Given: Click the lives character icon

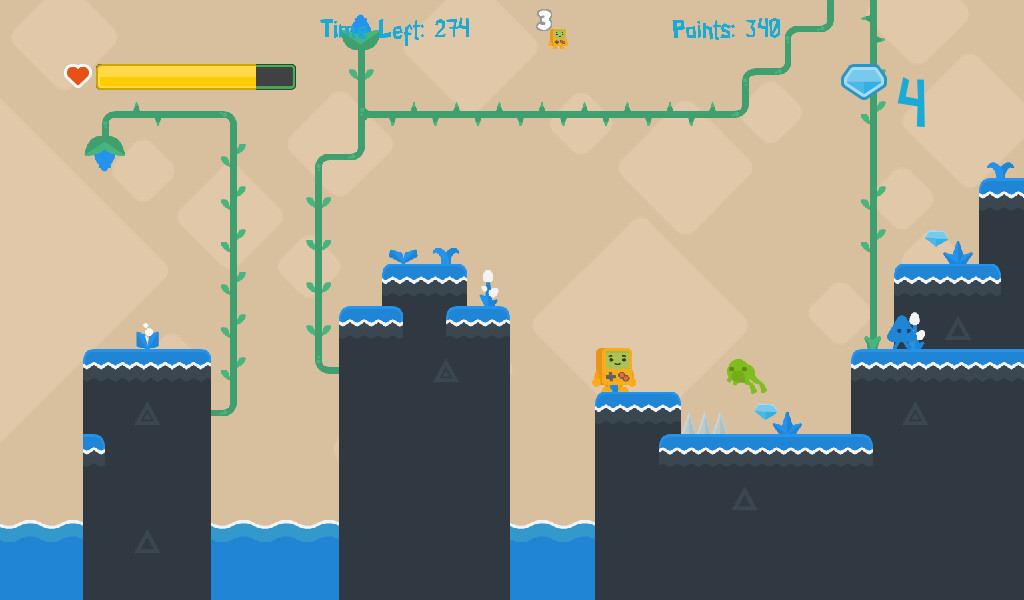Looking at the screenshot, I should (x=558, y=39).
